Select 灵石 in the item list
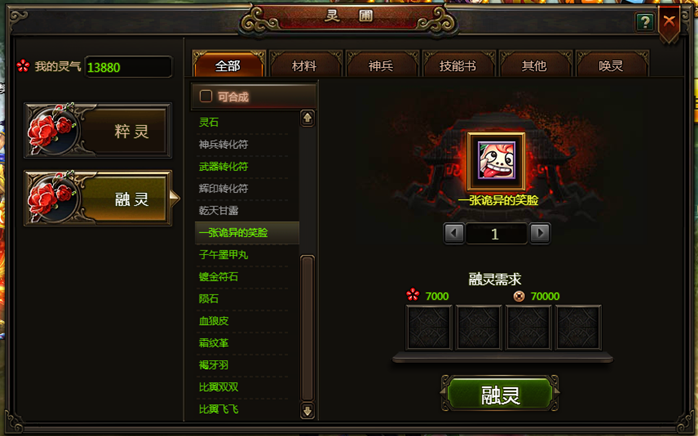The width and height of the screenshot is (698, 436). 209,122
